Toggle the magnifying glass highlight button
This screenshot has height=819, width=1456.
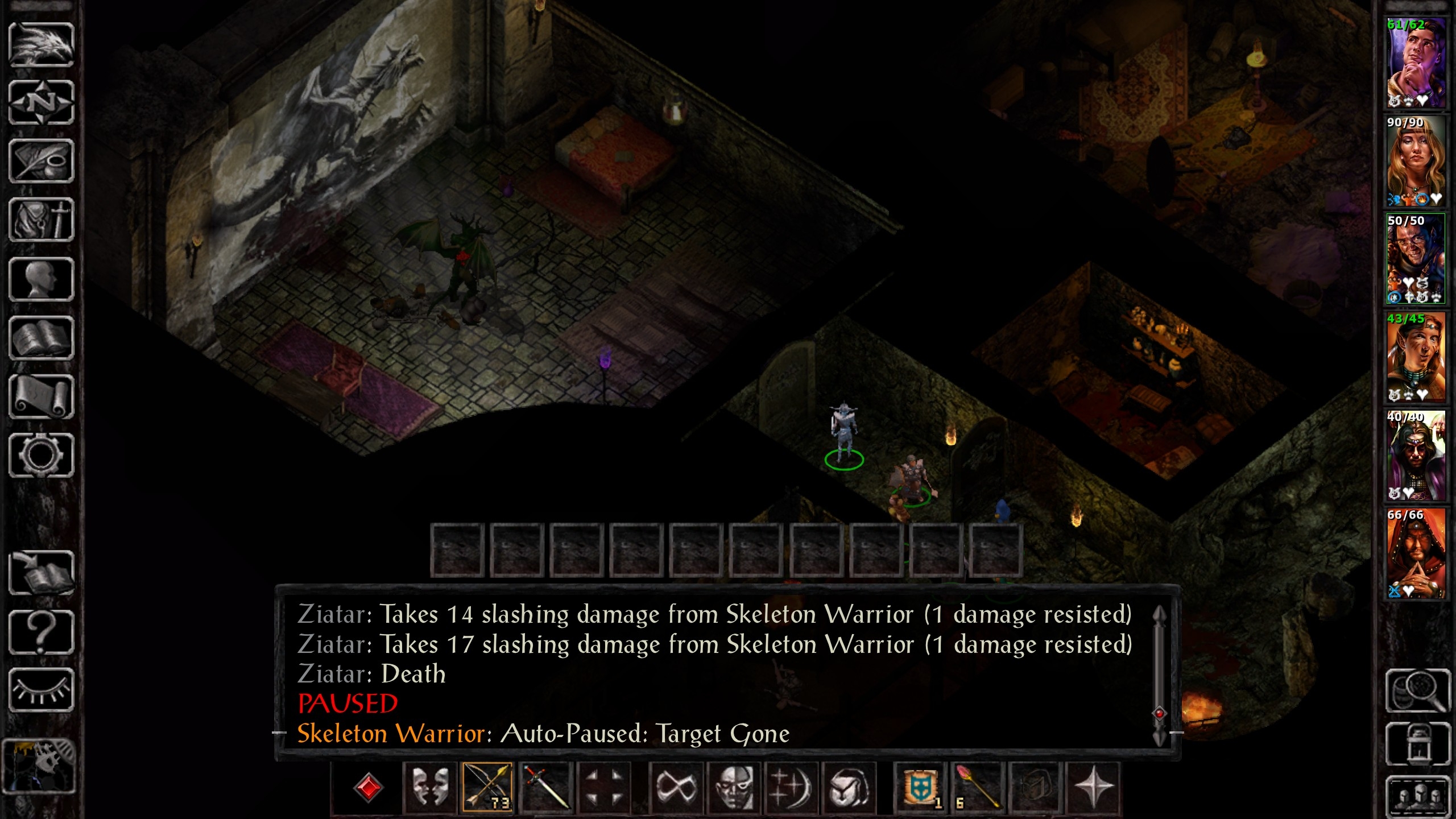pyautogui.click(x=1417, y=690)
